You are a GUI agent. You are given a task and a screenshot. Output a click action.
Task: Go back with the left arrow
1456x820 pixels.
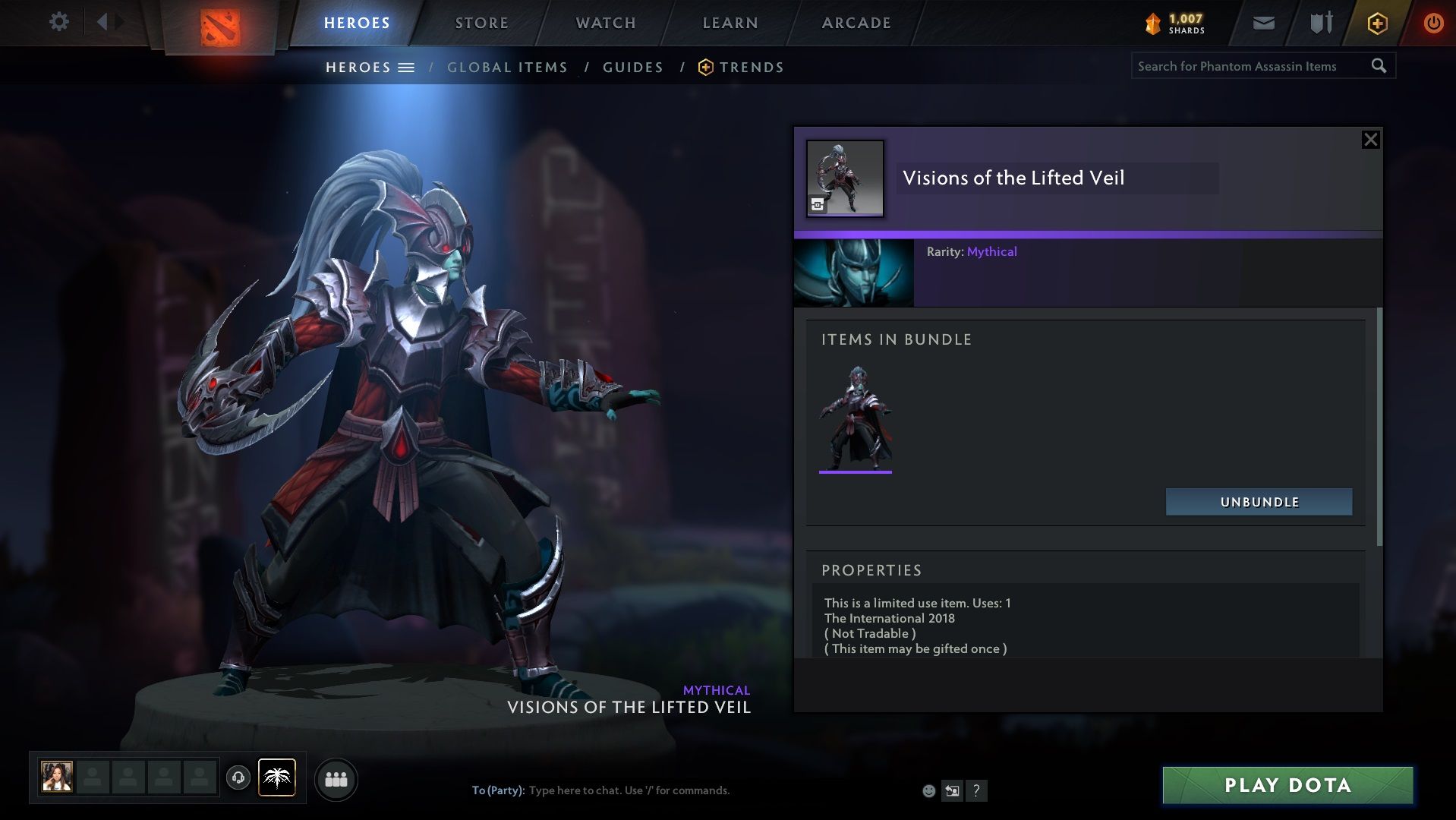tap(102, 22)
